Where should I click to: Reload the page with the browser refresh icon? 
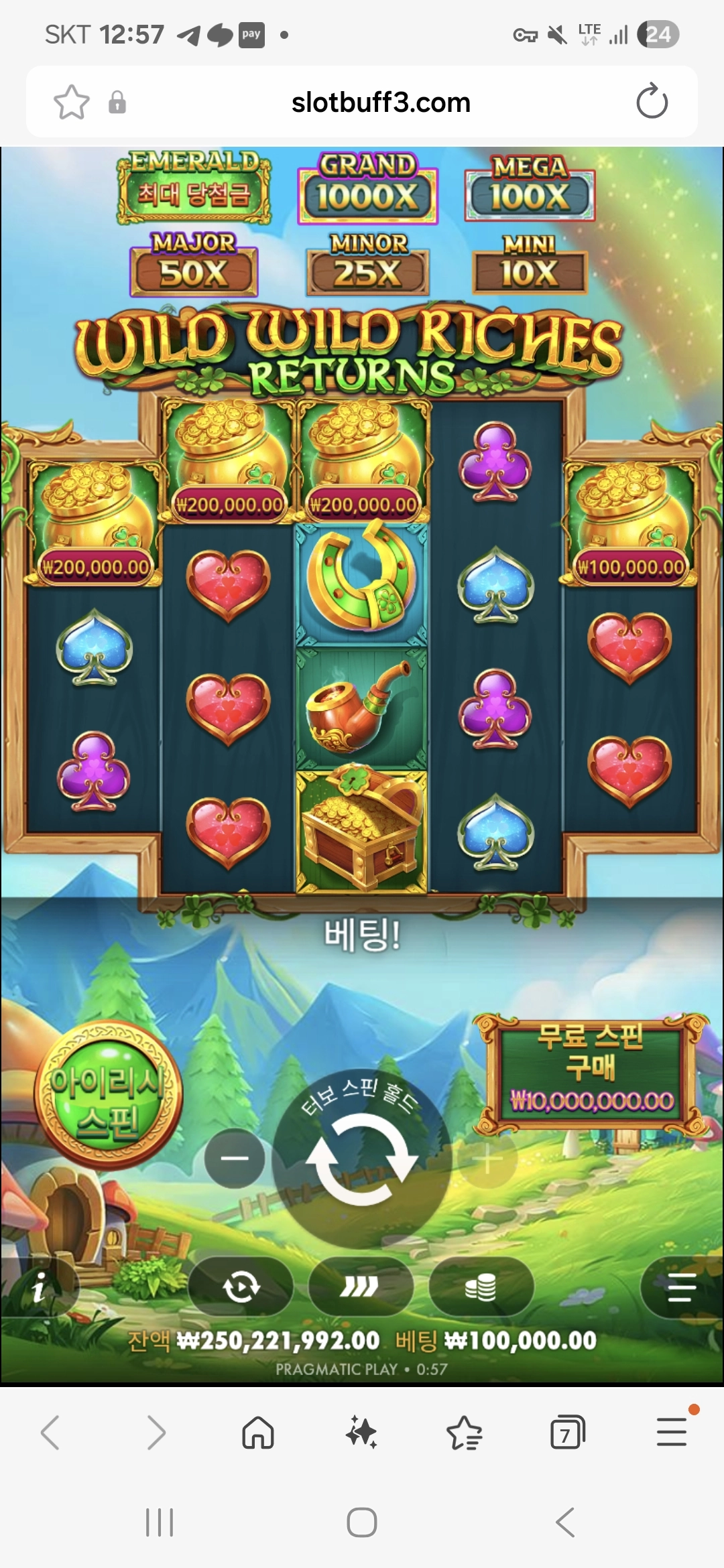click(652, 103)
